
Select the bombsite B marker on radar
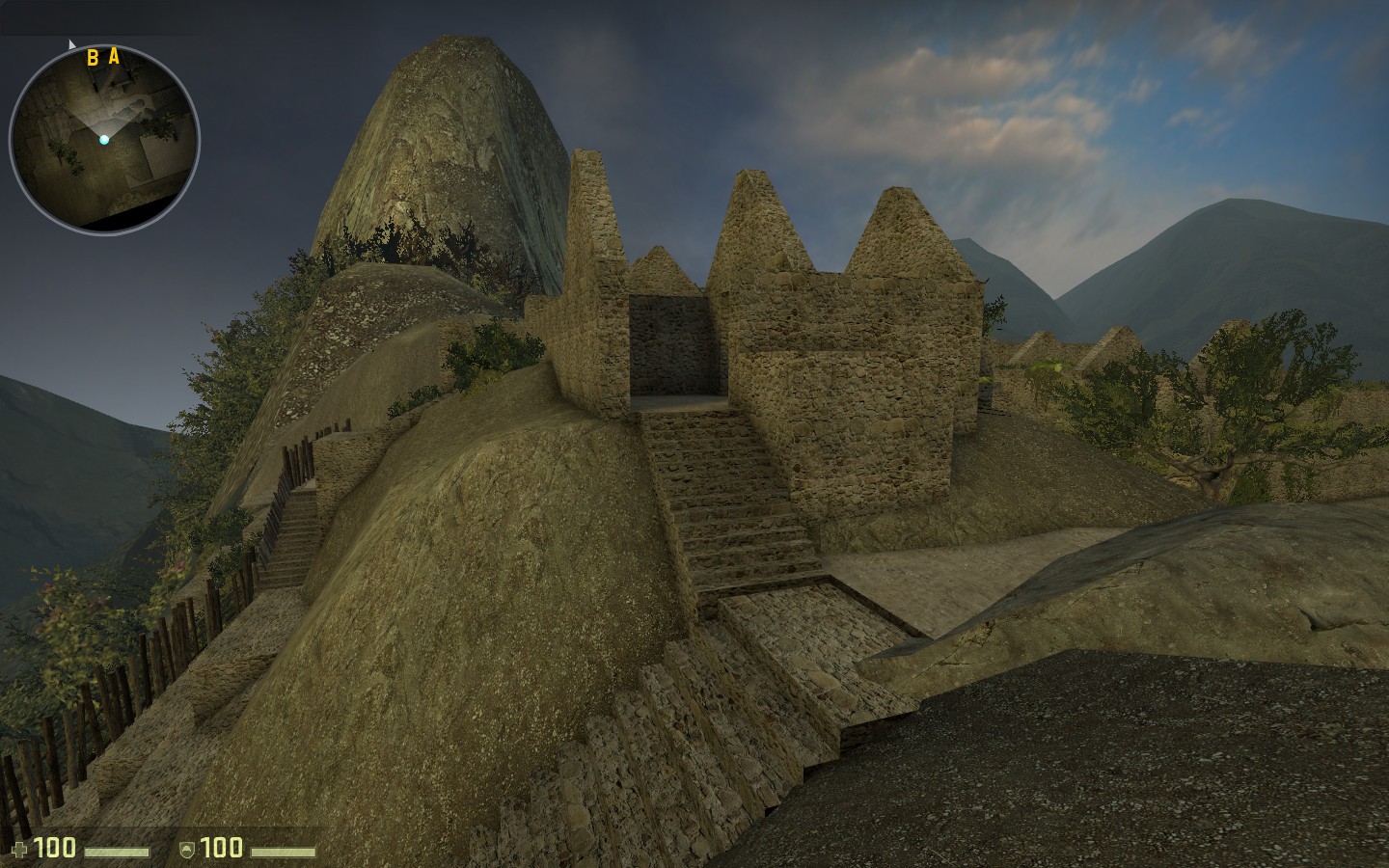91,58
